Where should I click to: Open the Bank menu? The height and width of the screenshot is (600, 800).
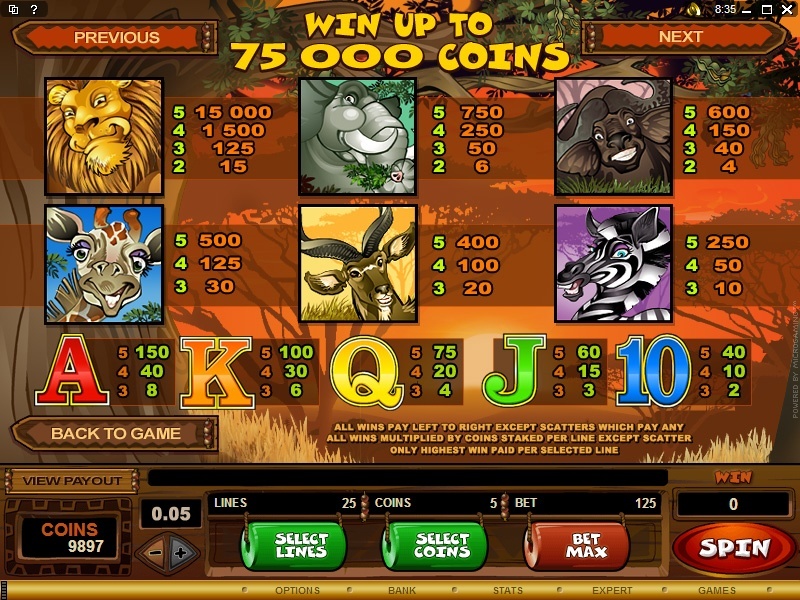pyautogui.click(x=402, y=591)
